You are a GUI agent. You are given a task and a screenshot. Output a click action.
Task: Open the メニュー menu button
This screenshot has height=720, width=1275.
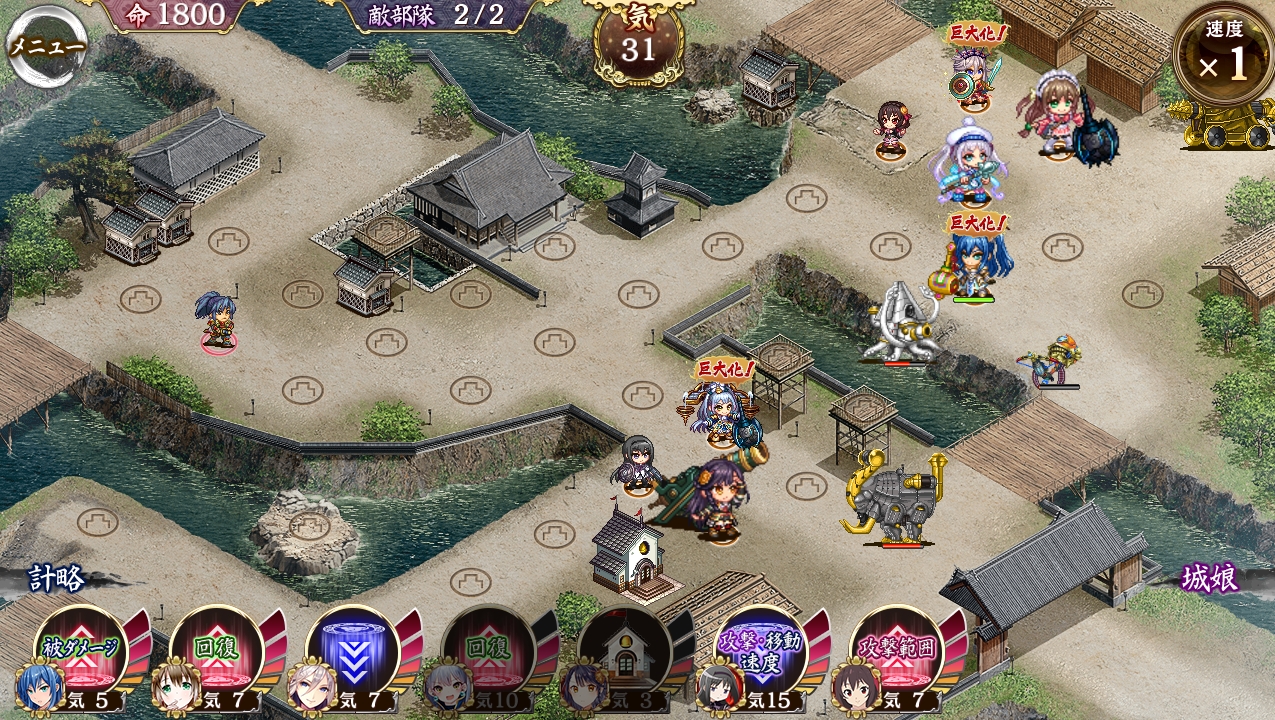tap(45, 47)
